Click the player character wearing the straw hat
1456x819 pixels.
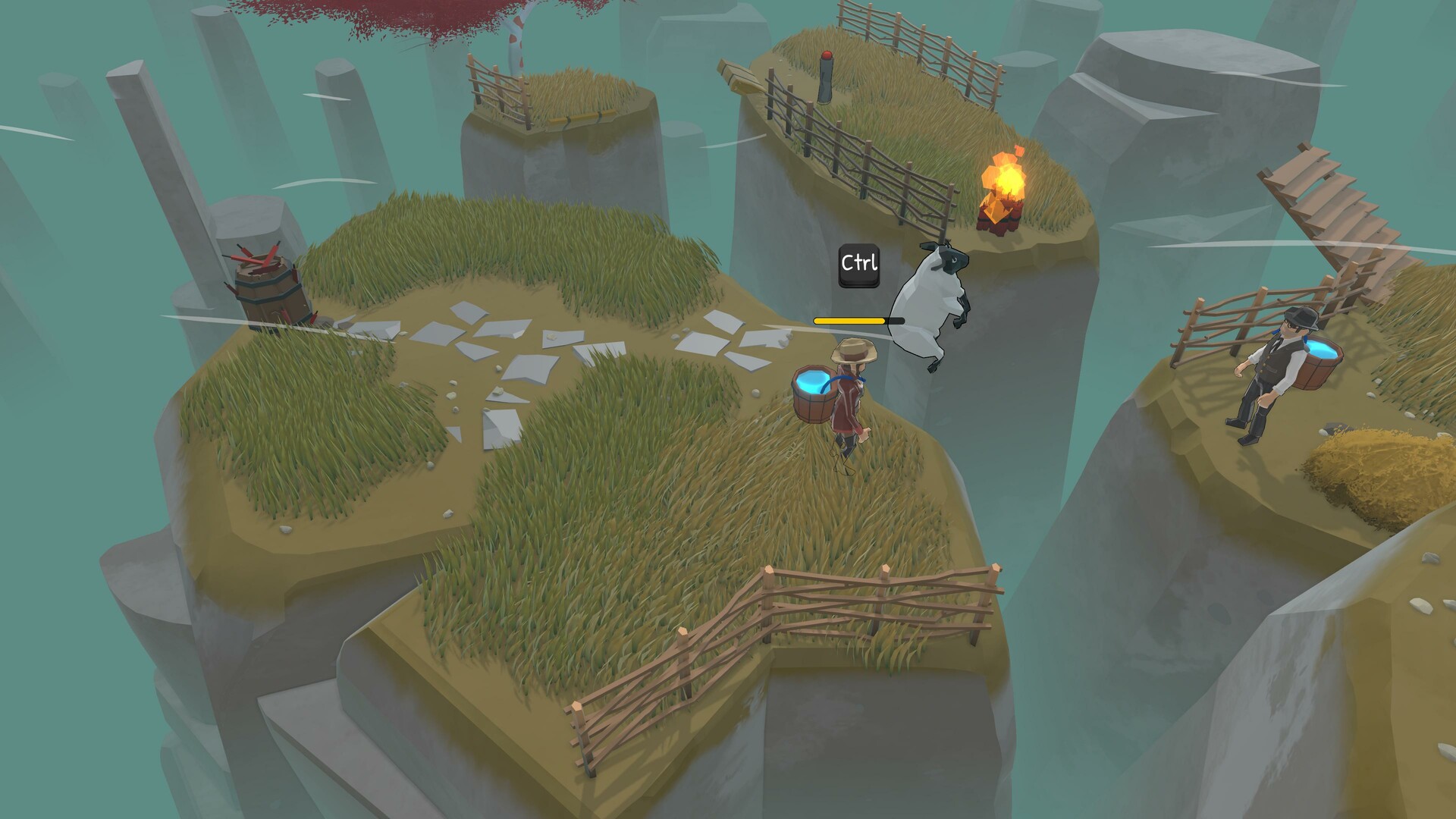pyautogui.click(x=849, y=402)
